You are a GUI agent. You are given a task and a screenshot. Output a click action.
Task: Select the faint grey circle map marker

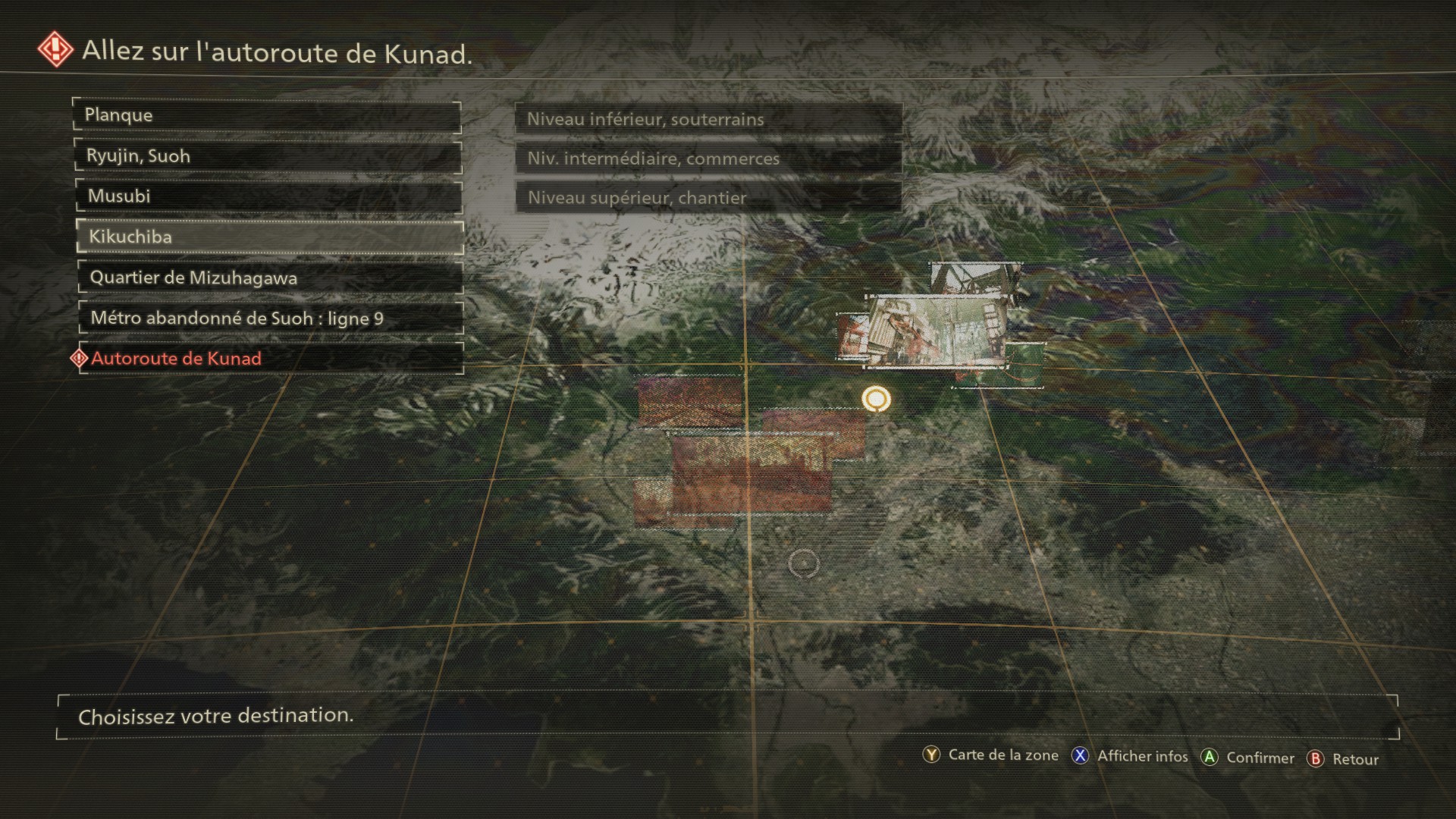(x=804, y=563)
